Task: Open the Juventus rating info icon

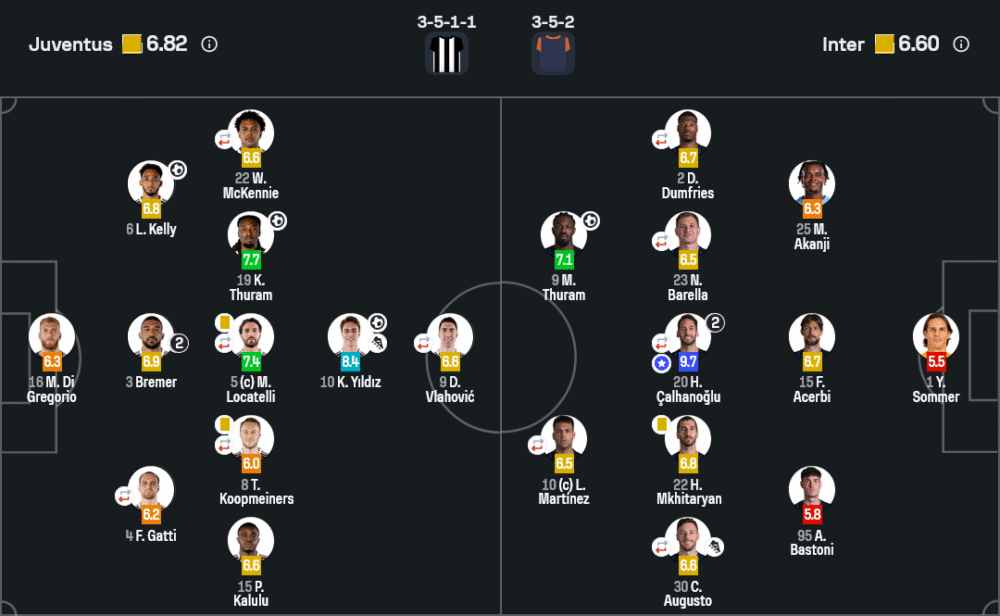Action: (x=209, y=44)
